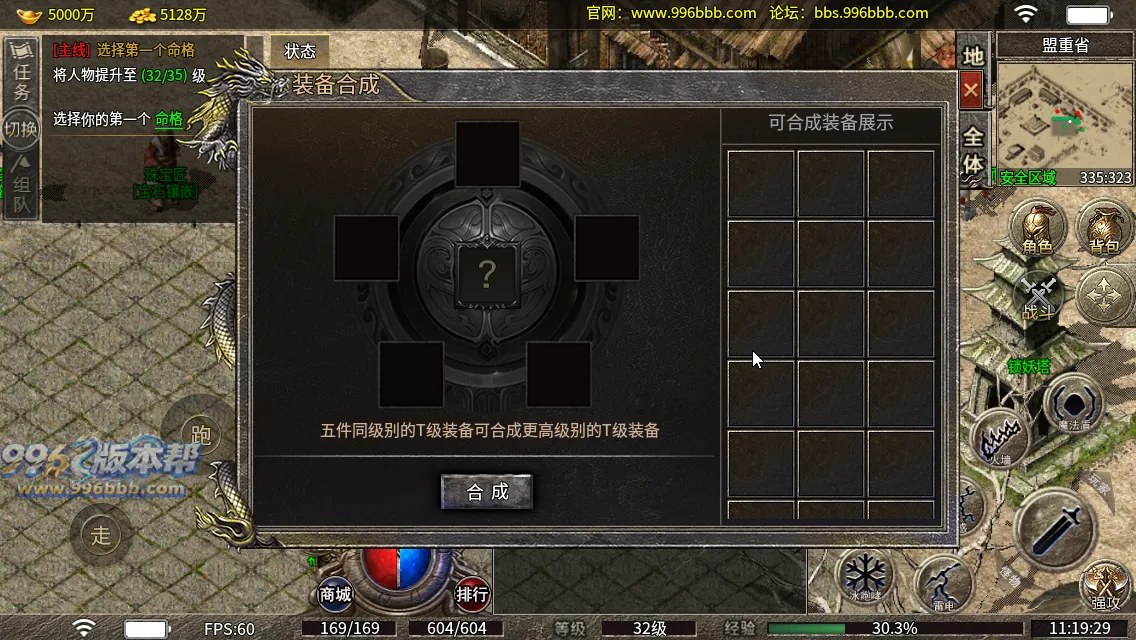Cast the 雷电 lightning skill

[x=943, y=584]
